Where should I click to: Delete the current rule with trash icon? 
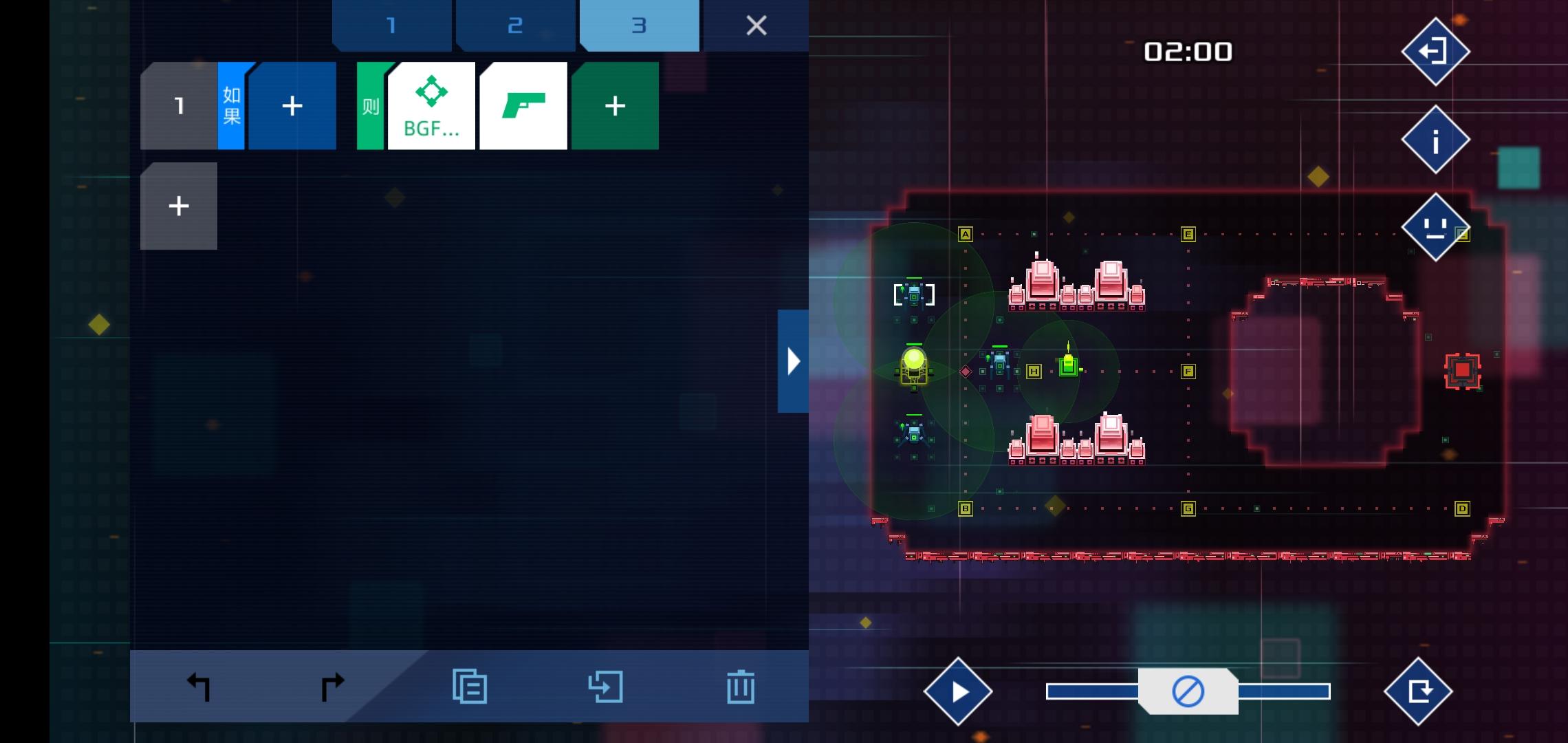(x=741, y=685)
